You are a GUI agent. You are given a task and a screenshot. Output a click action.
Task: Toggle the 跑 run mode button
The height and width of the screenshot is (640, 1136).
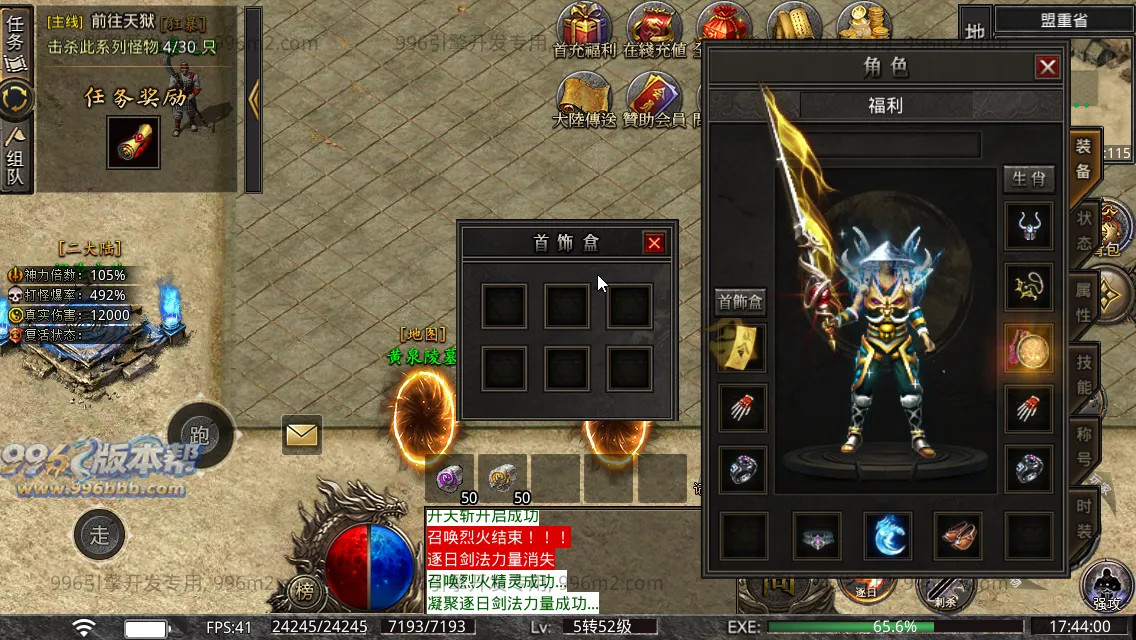(x=200, y=436)
